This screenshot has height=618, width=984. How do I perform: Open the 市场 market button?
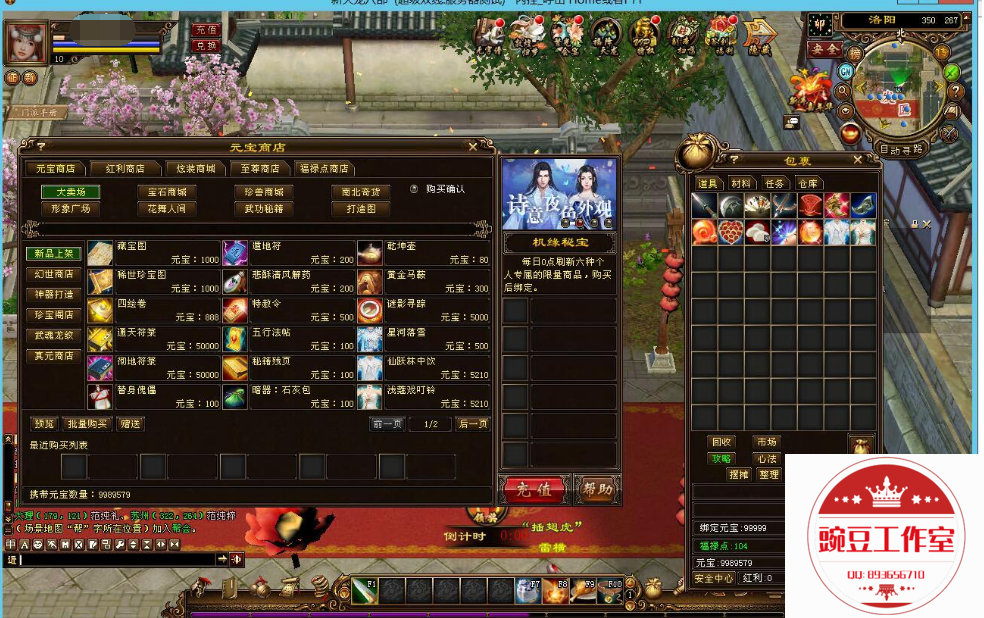(x=766, y=442)
